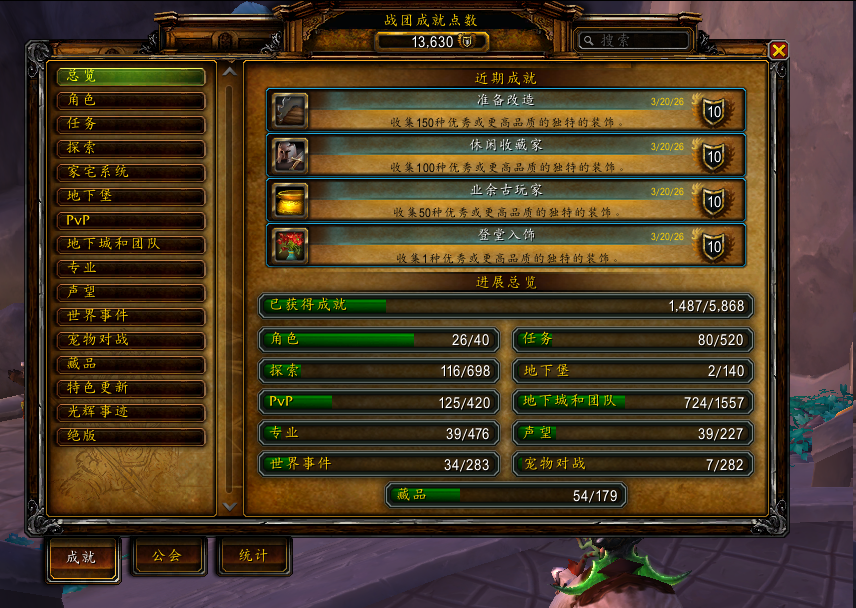Image resolution: width=856 pixels, height=608 pixels.
Task: Open the 家宅系统 category
Action: coord(130,172)
